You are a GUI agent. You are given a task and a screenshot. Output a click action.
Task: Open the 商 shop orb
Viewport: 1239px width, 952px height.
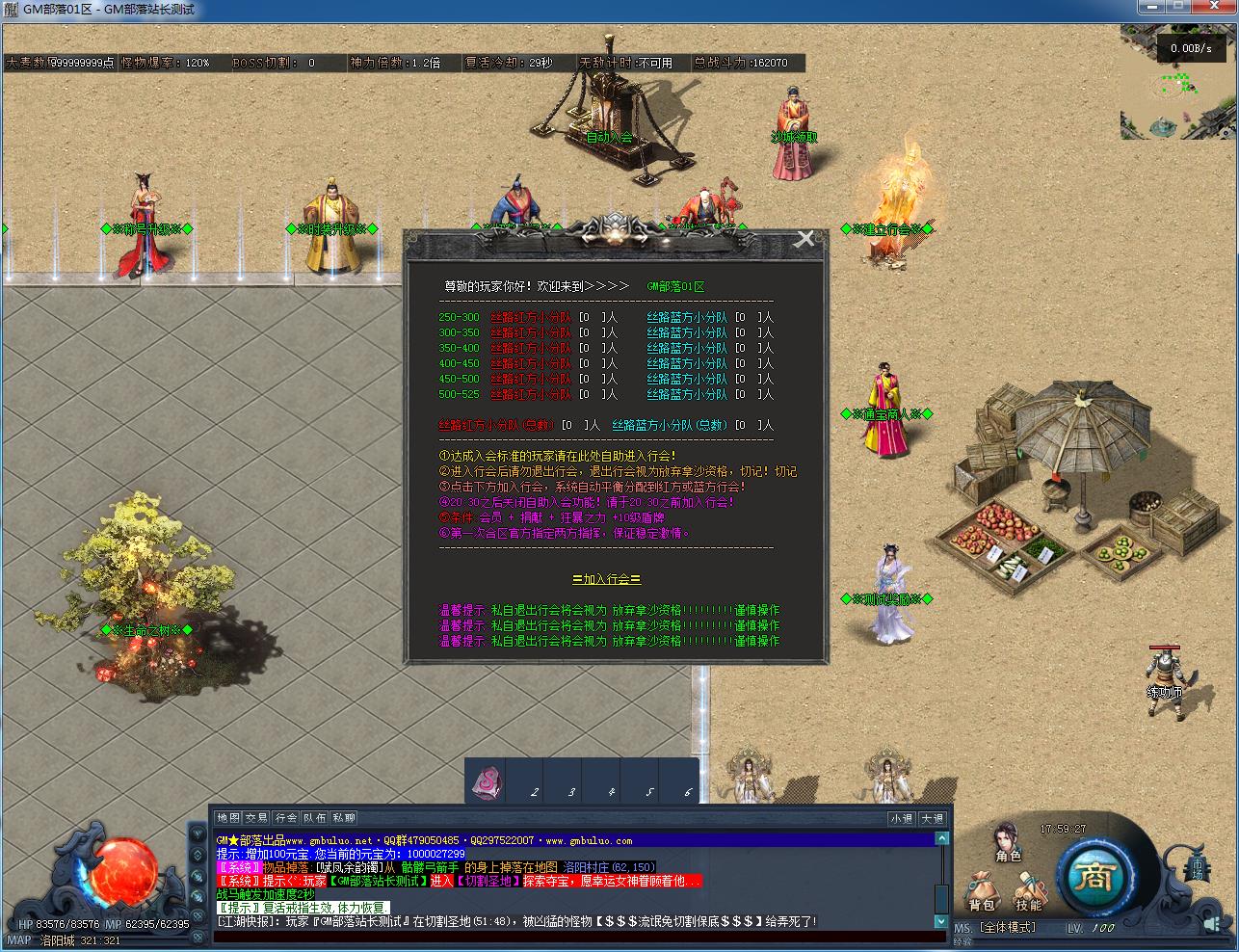(x=1094, y=876)
